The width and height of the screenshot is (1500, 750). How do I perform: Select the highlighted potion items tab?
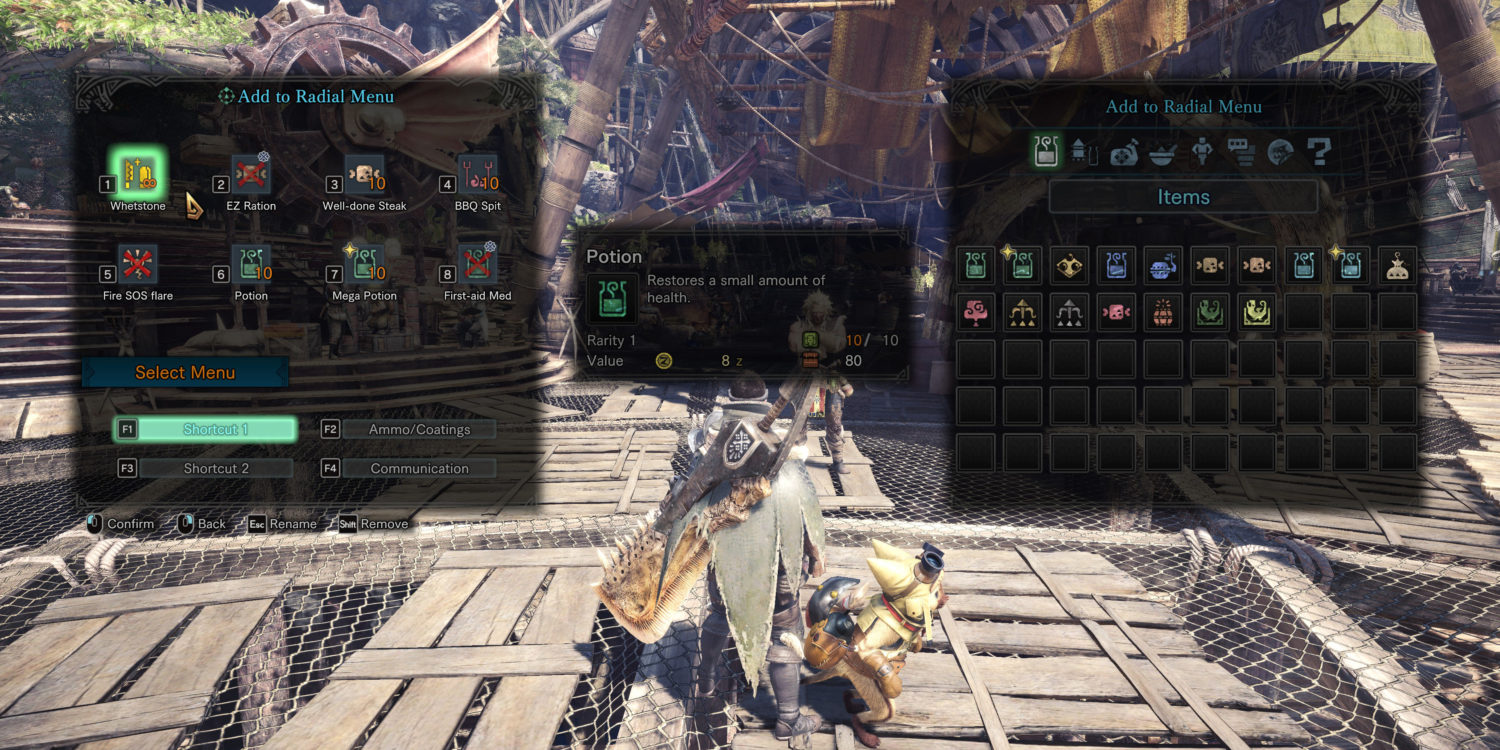(x=1047, y=152)
